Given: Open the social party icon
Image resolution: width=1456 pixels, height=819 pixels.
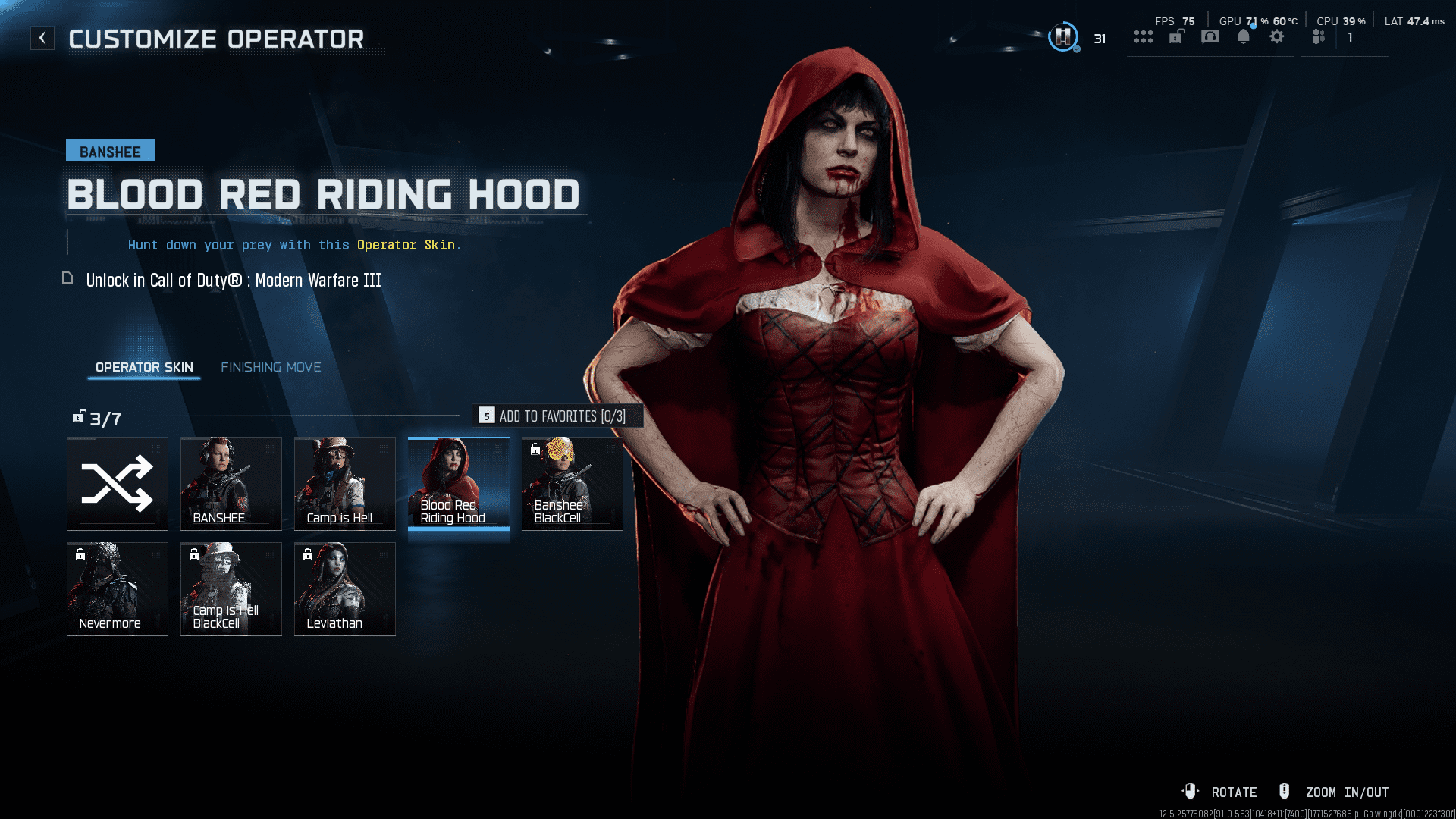Looking at the screenshot, I should (1319, 36).
